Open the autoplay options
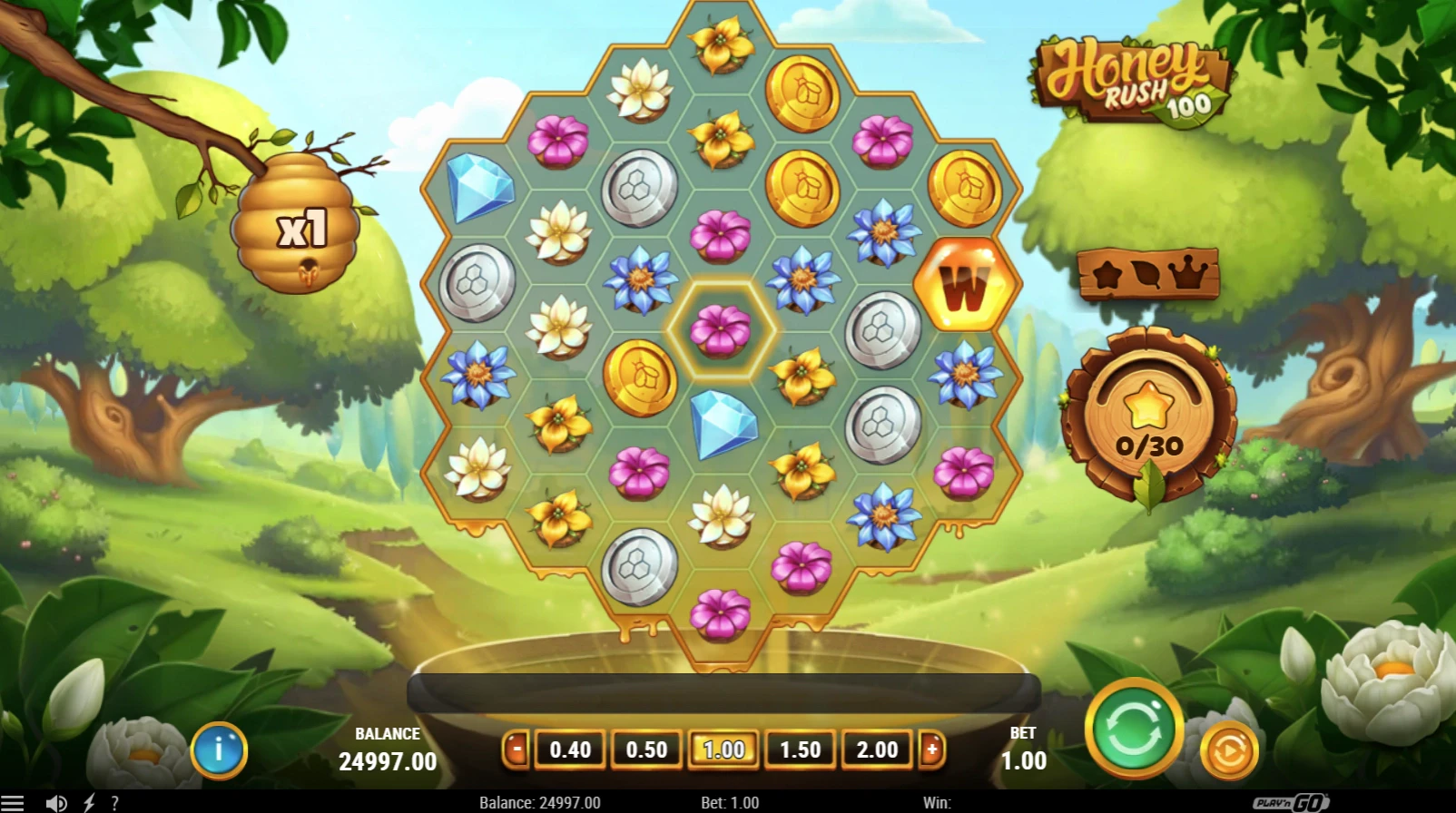This screenshot has width=1456, height=813. 1230,750
